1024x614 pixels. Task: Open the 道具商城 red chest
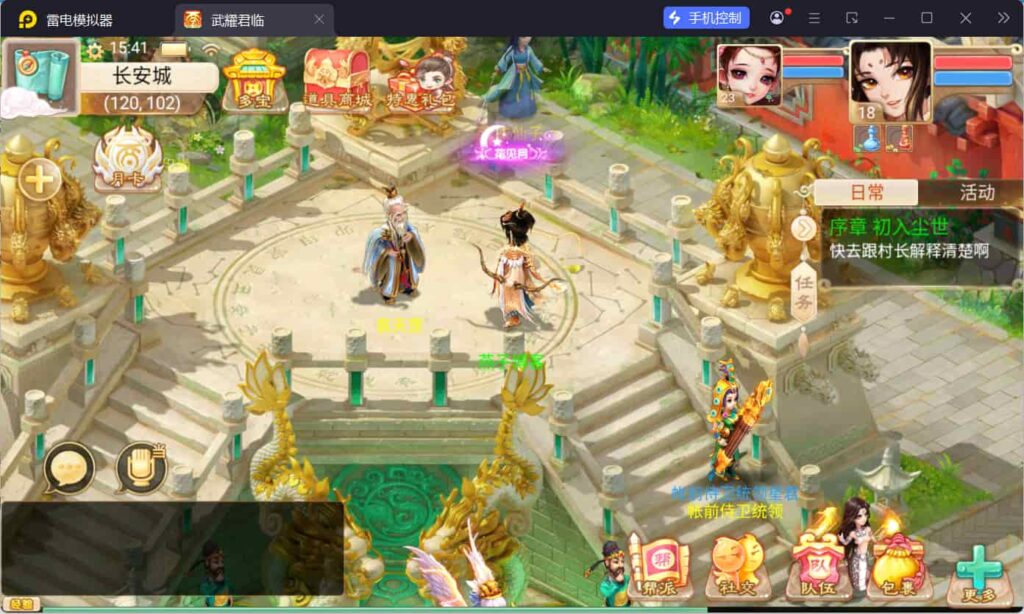(337, 77)
